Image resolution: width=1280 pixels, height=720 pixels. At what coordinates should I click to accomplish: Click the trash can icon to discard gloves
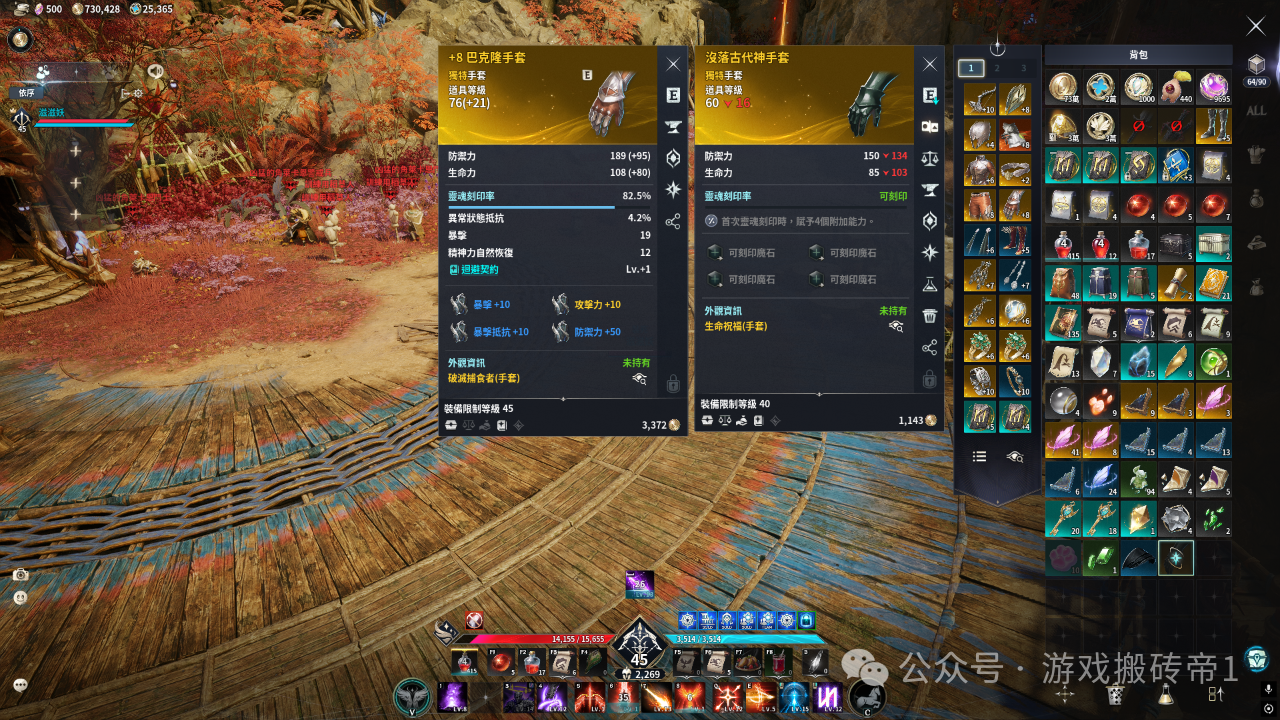[930, 316]
